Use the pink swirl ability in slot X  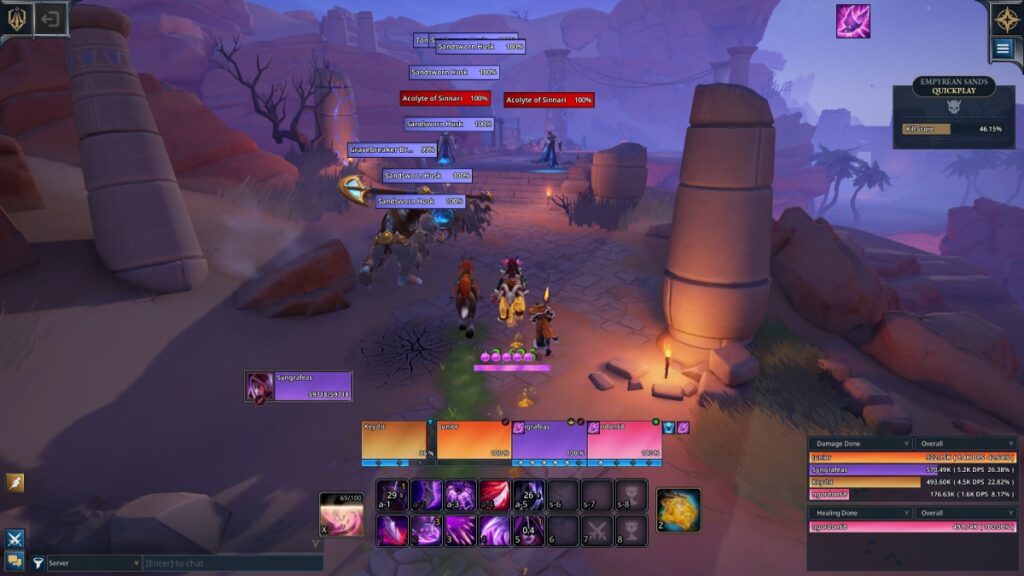click(341, 514)
